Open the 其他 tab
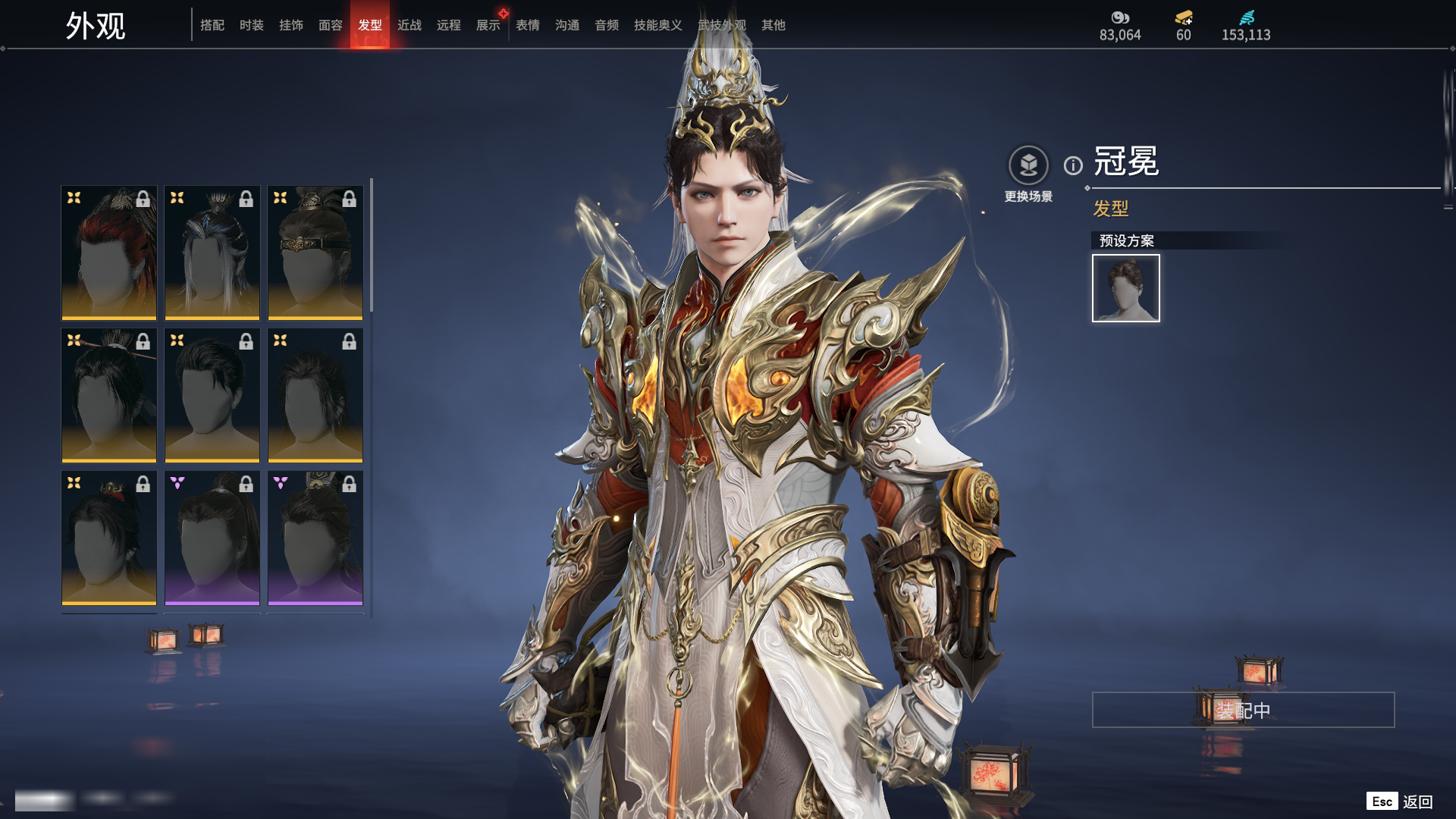Image resolution: width=1456 pixels, height=819 pixels. tap(773, 25)
